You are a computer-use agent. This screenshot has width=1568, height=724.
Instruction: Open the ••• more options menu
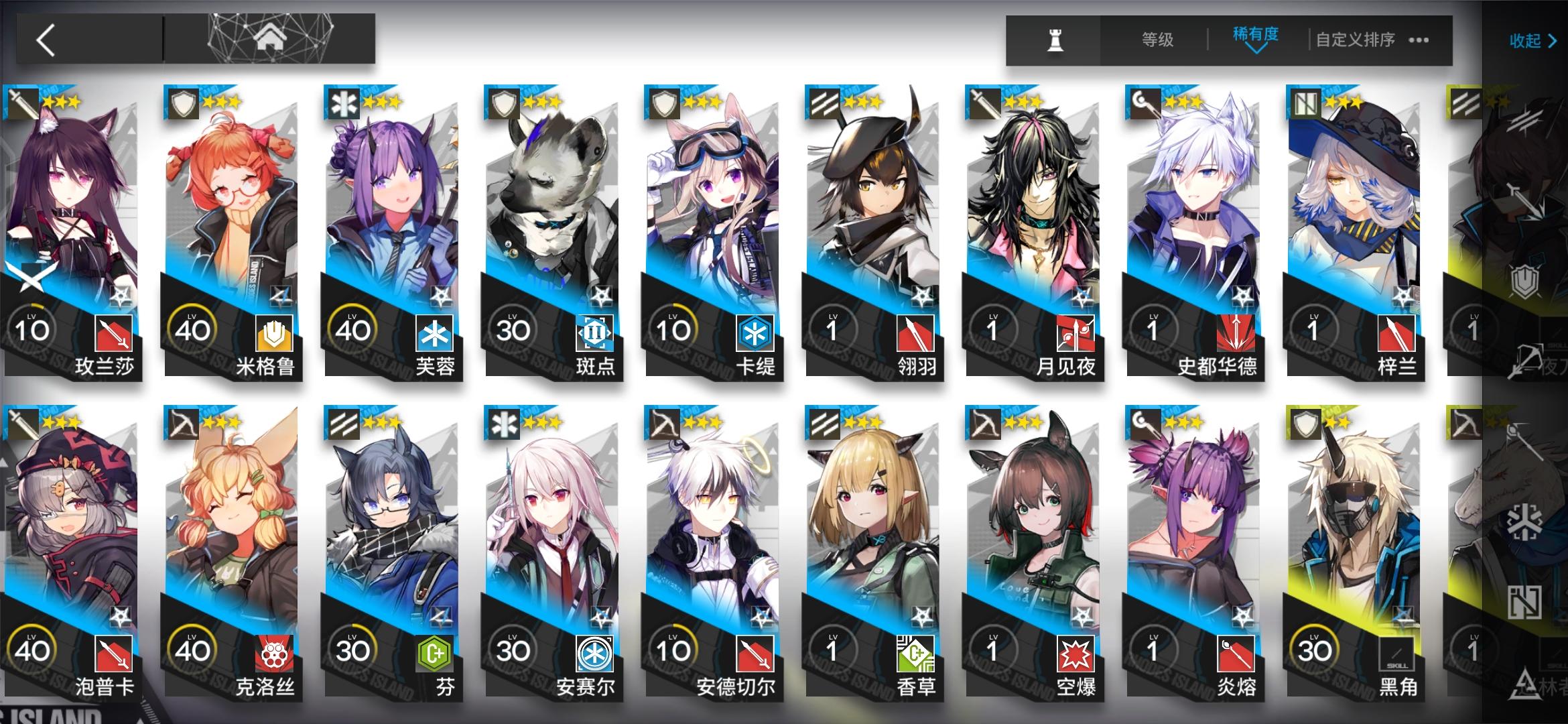click(1417, 42)
